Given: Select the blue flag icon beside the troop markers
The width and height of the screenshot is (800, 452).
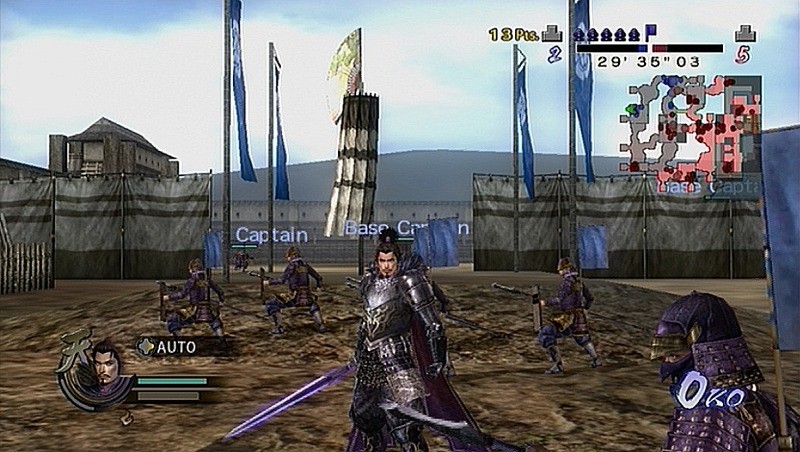Looking at the screenshot, I should 651,32.
